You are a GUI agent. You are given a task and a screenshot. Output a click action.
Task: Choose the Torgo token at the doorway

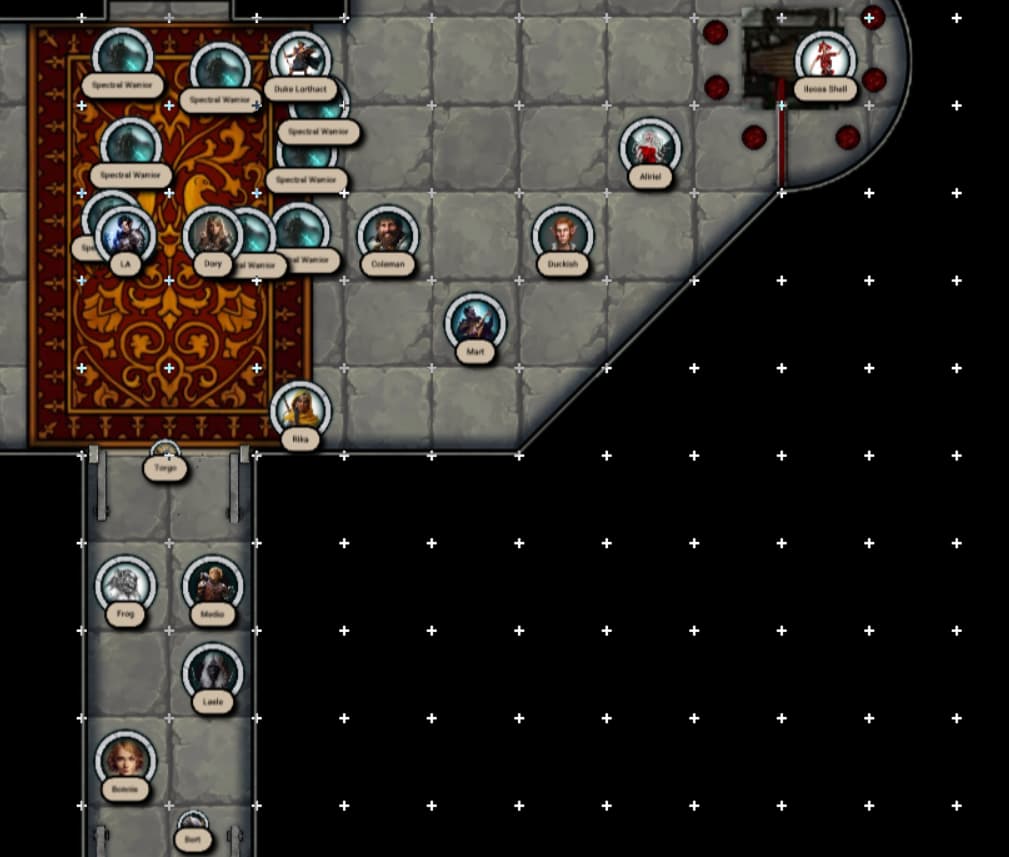click(165, 456)
